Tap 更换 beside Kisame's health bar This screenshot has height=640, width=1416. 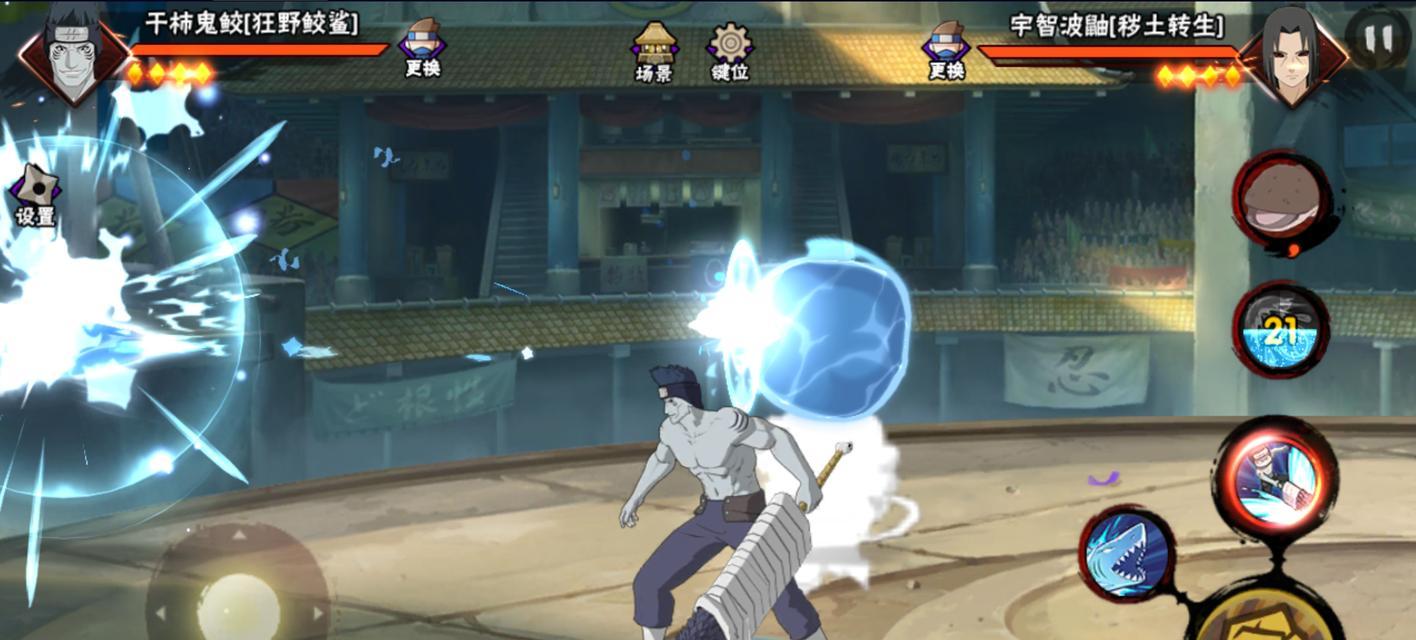point(423,49)
